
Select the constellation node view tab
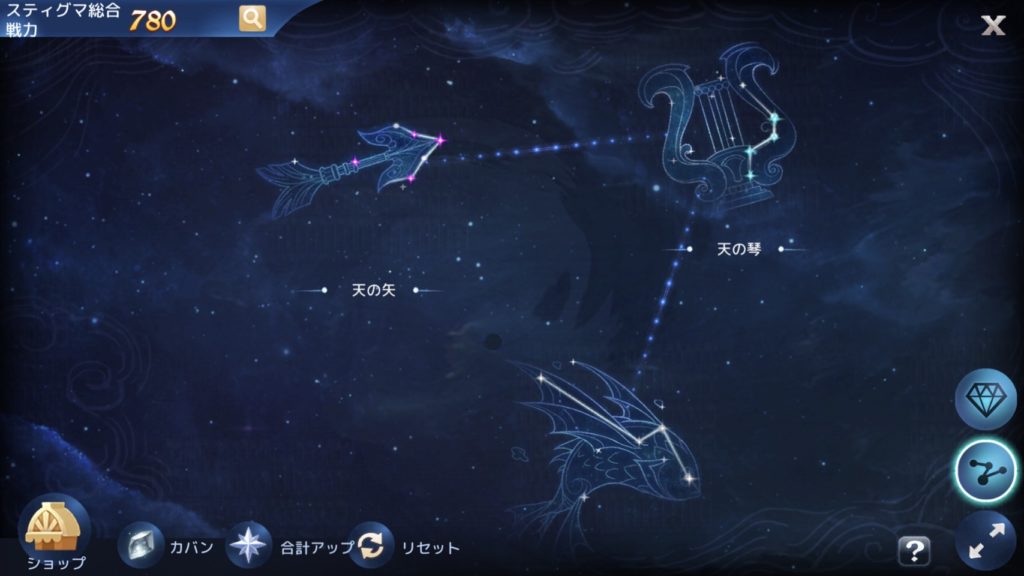click(x=985, y=469)
